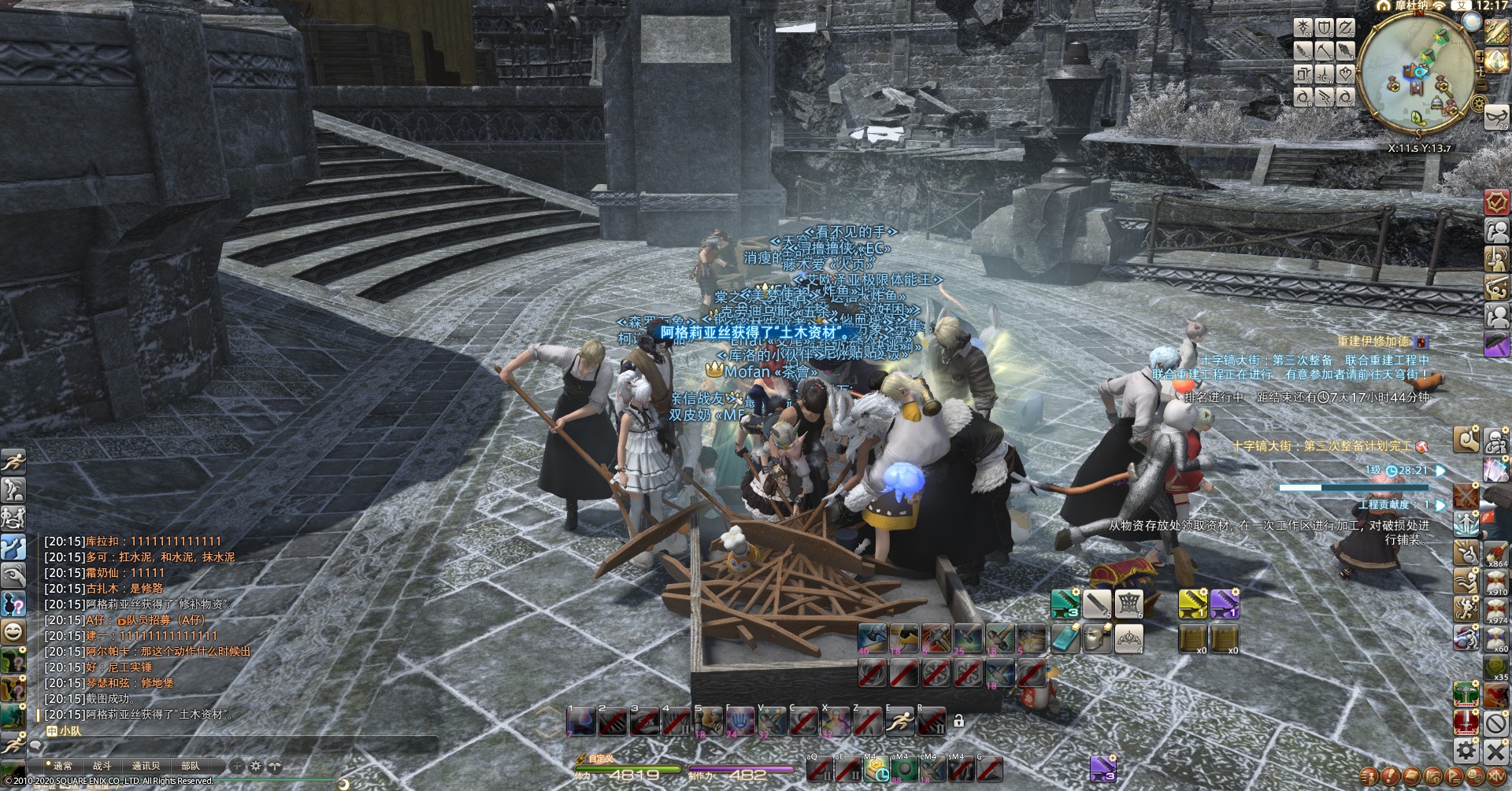Viewport: 1512px width, 791px height.
Task: Use the smiley face emote icon
Action: (x=13, y=631)
